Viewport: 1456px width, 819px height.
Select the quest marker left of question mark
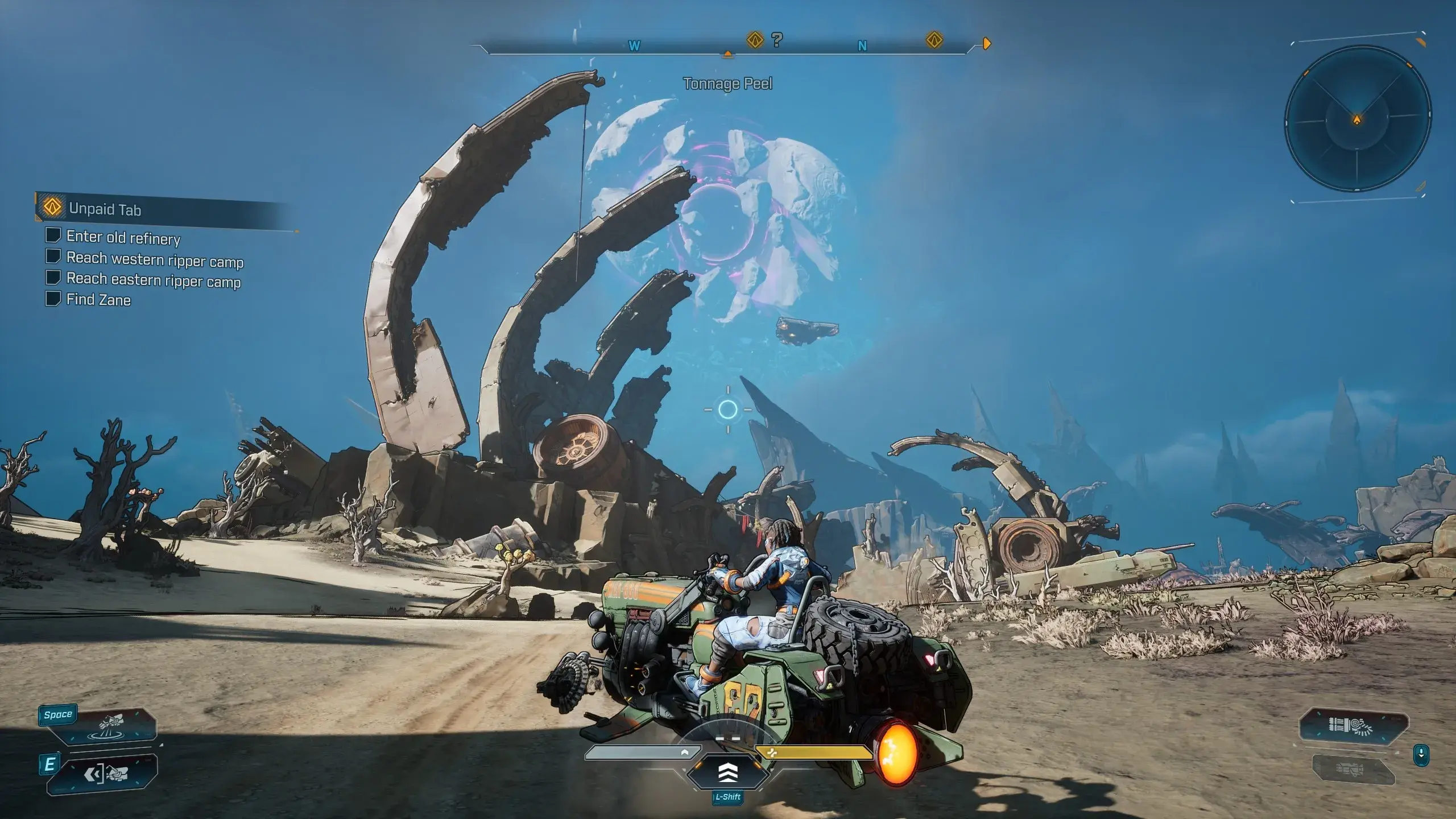pyautogui.click(x=755, y=40)
